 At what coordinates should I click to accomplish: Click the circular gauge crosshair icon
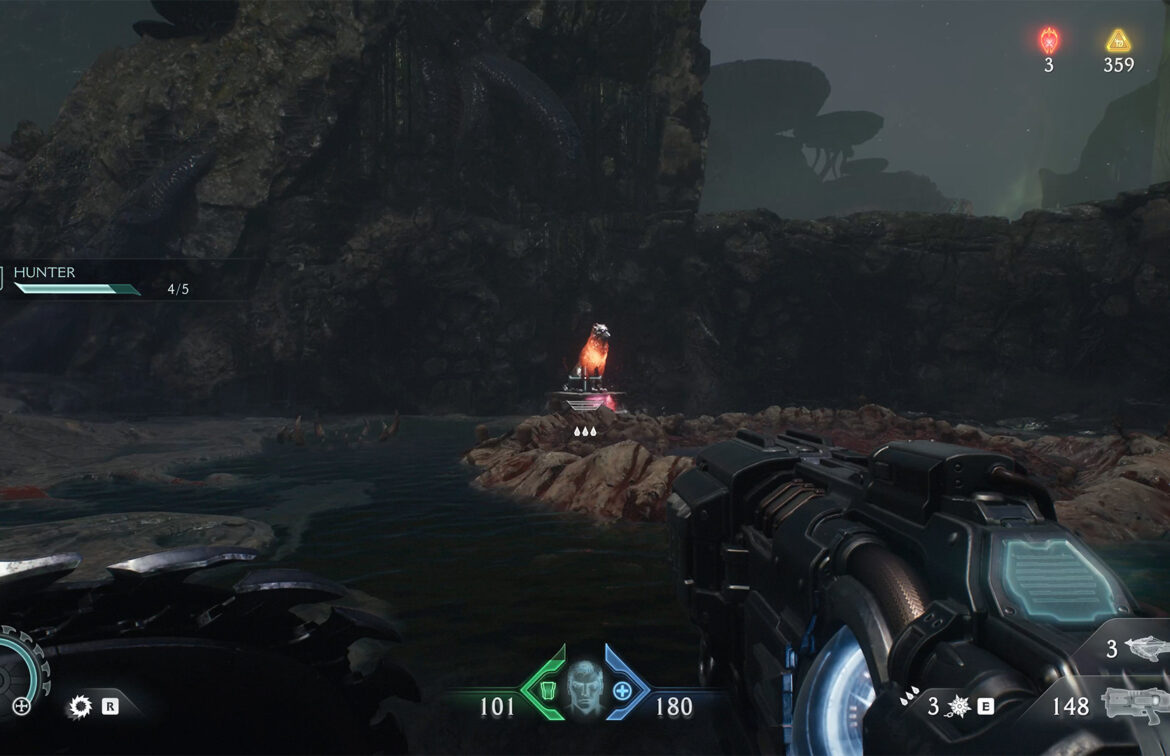pos(20,706)
